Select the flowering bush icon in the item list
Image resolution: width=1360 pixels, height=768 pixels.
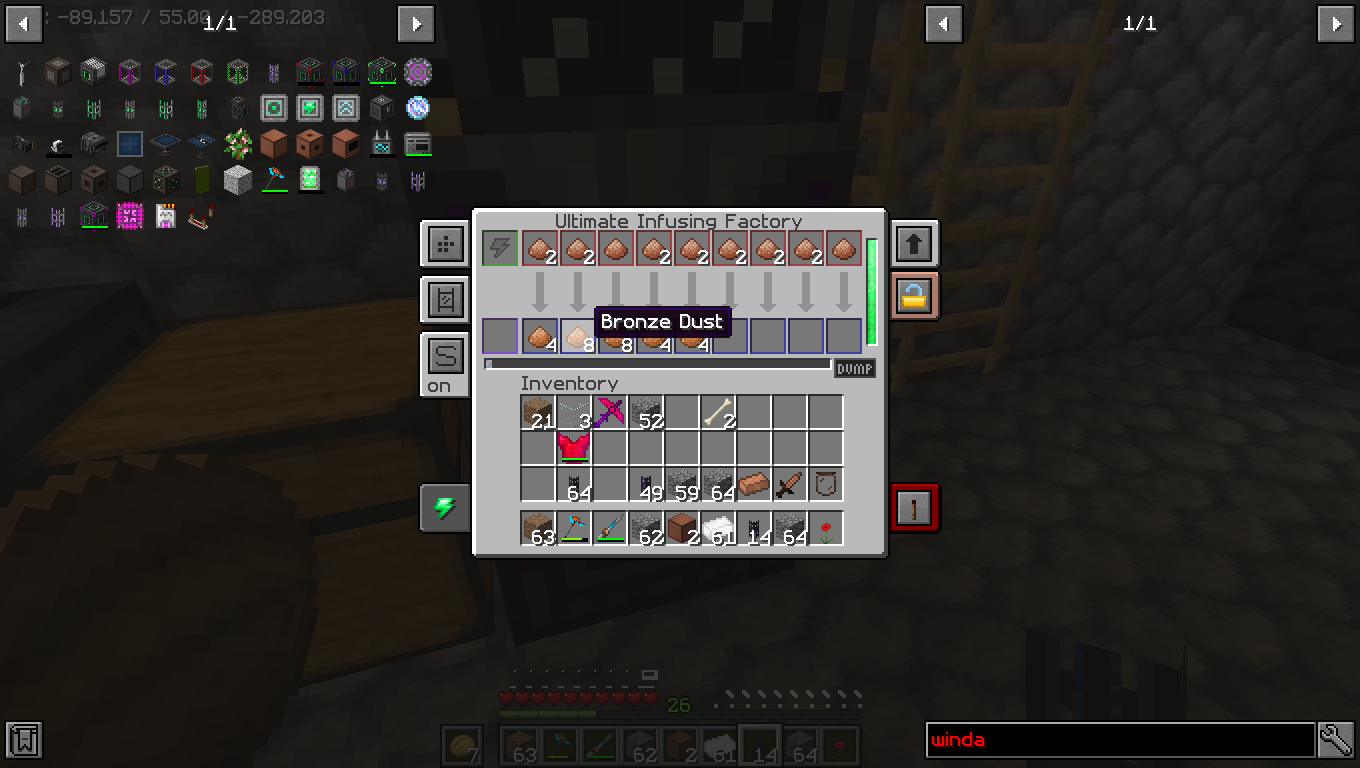[236, 143]
